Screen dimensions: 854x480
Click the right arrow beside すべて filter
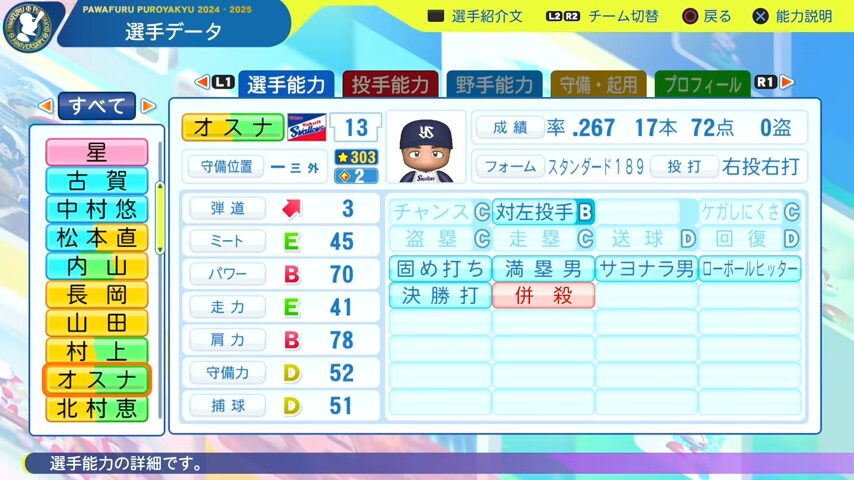[148, 105]
